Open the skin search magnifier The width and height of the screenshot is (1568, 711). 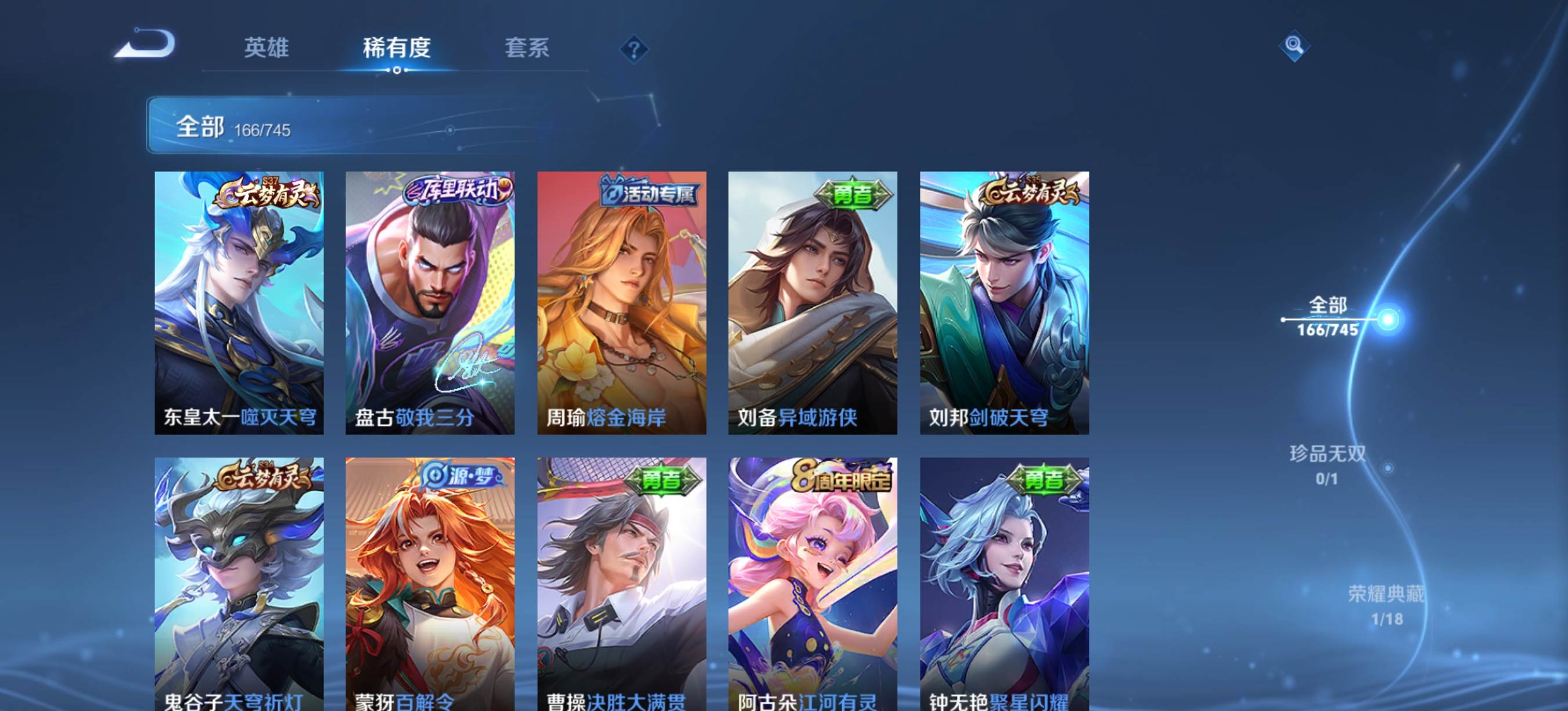[1293, 46]
